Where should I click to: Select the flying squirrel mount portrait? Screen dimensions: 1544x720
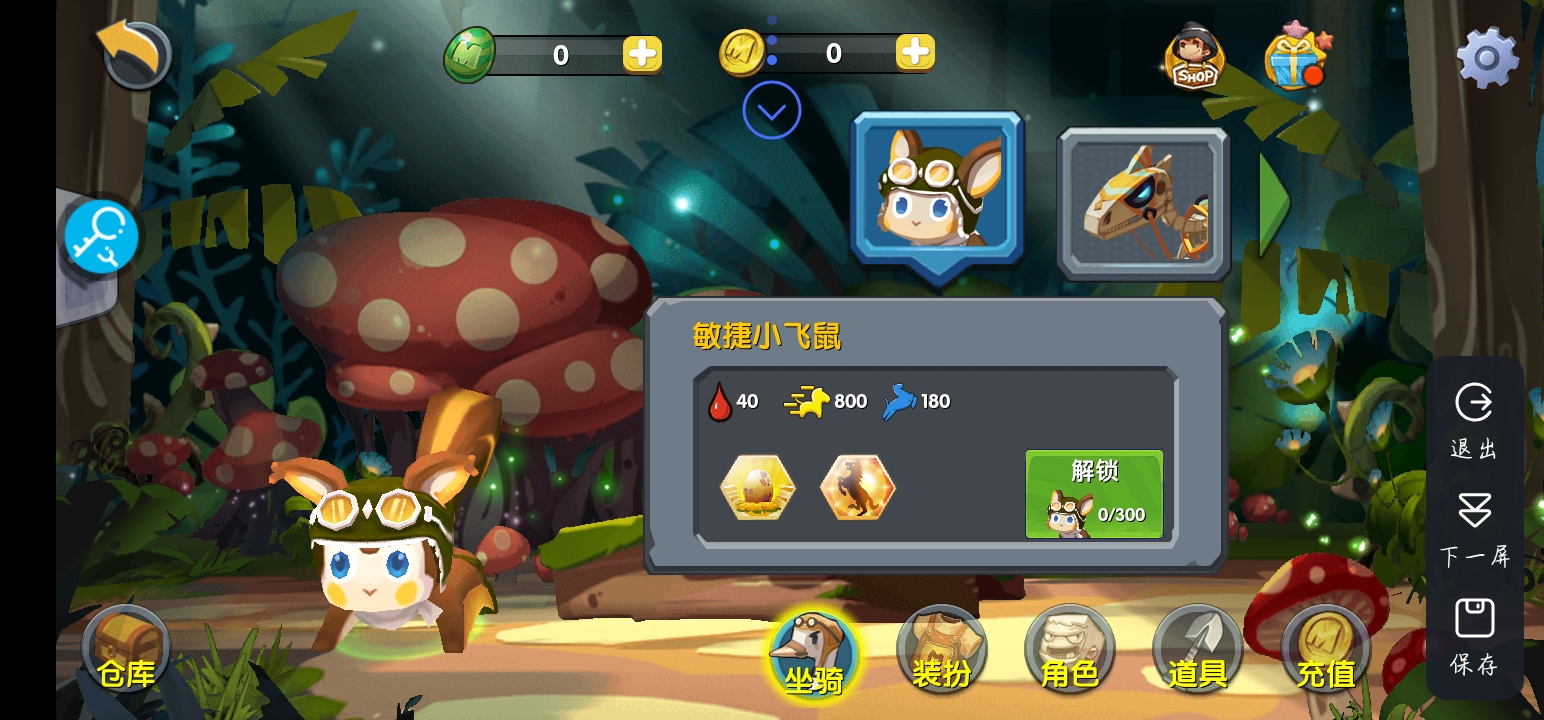click(x=937, y=191)
